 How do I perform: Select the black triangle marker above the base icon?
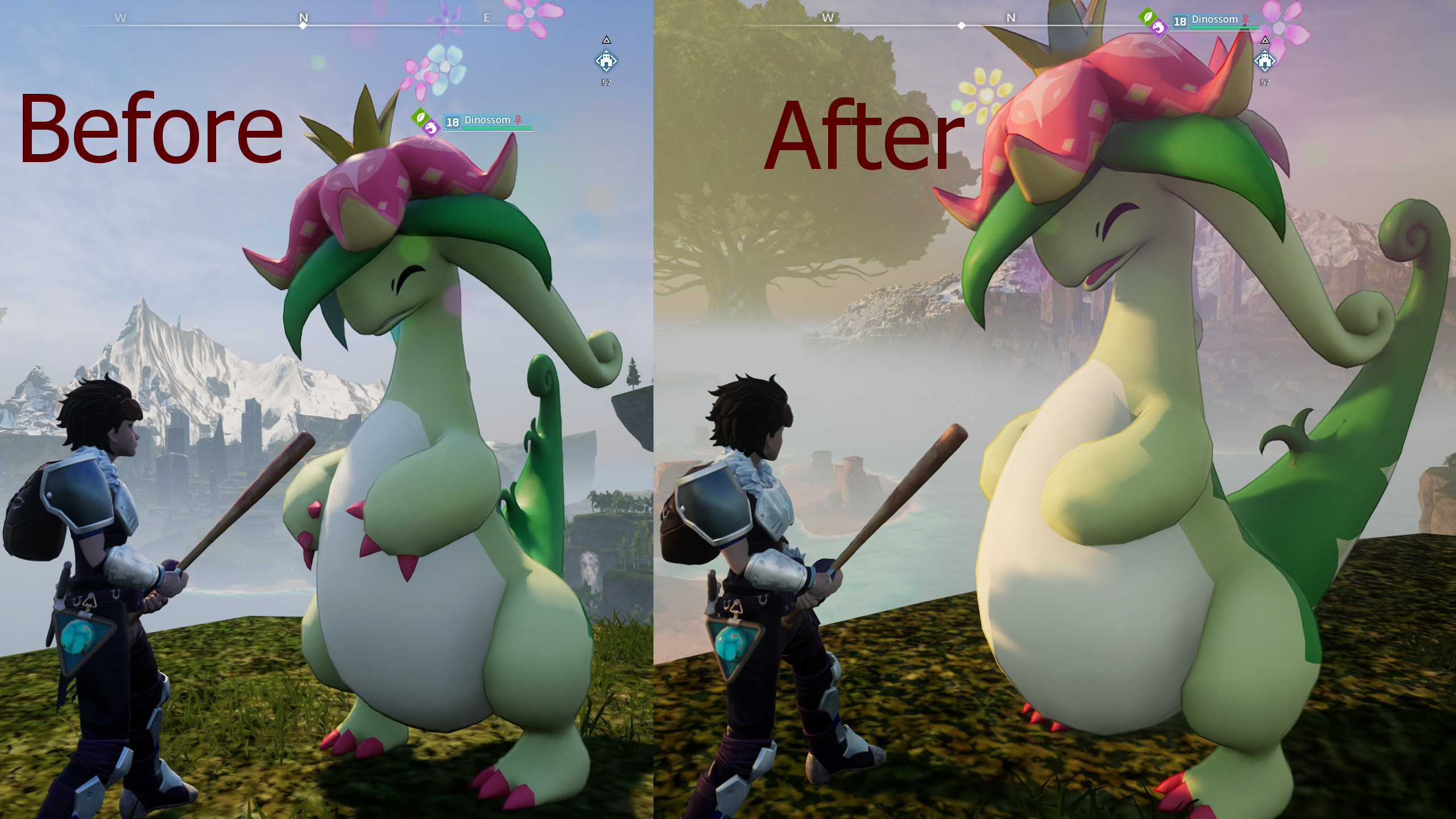click(x=605, y=41)
